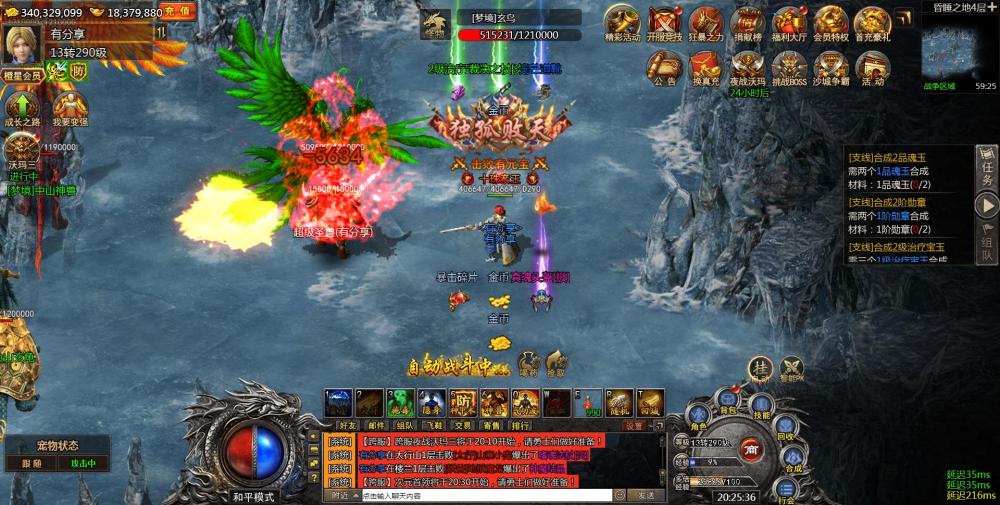Open the 沙城争霸 siege icon

[x=830, y=68]
